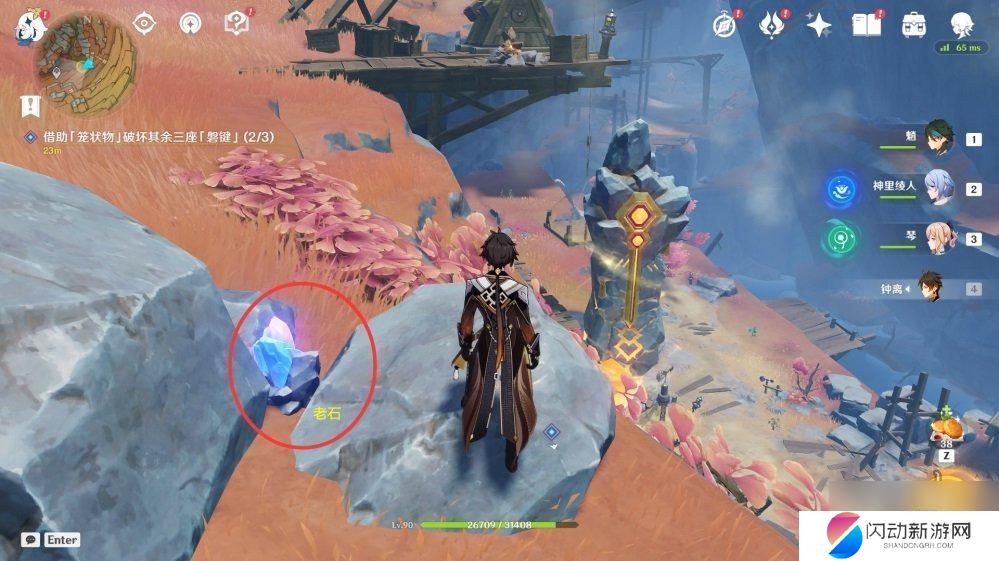The image size is (999, 561).
Task: Trigger 琴's green elemental burst icon
Action: tap(840, 240)
